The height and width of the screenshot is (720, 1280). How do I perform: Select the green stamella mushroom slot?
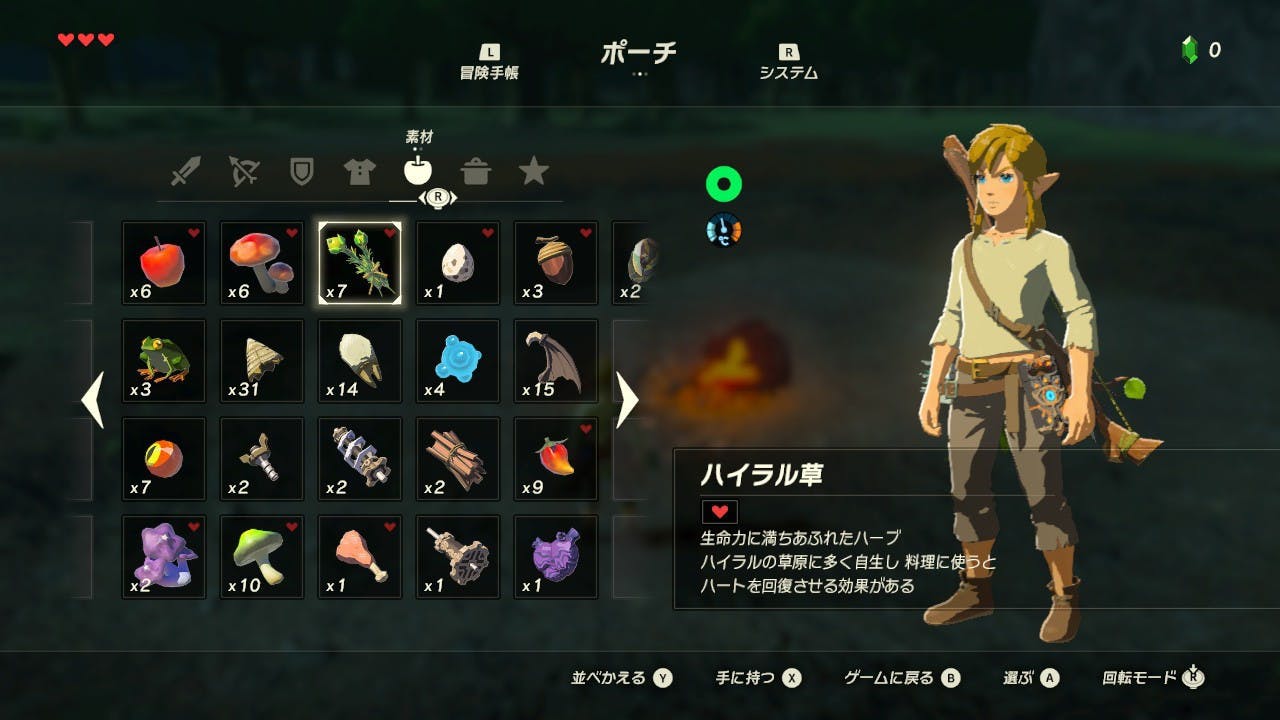click(262, 557)
